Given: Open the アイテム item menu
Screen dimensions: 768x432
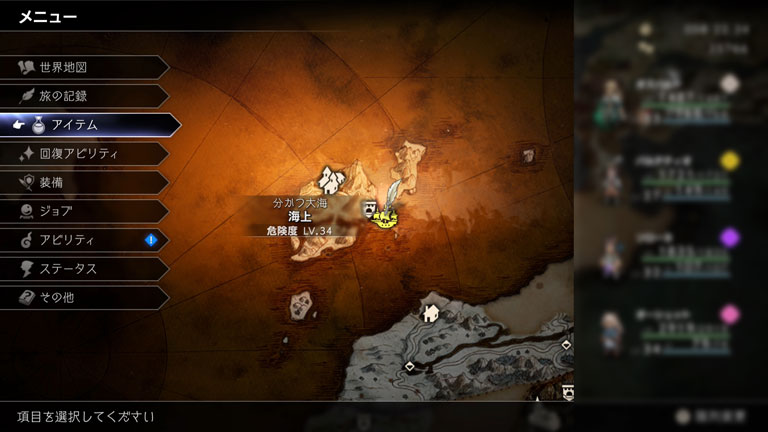Looking at the screenshot, I should pos(85,125).
